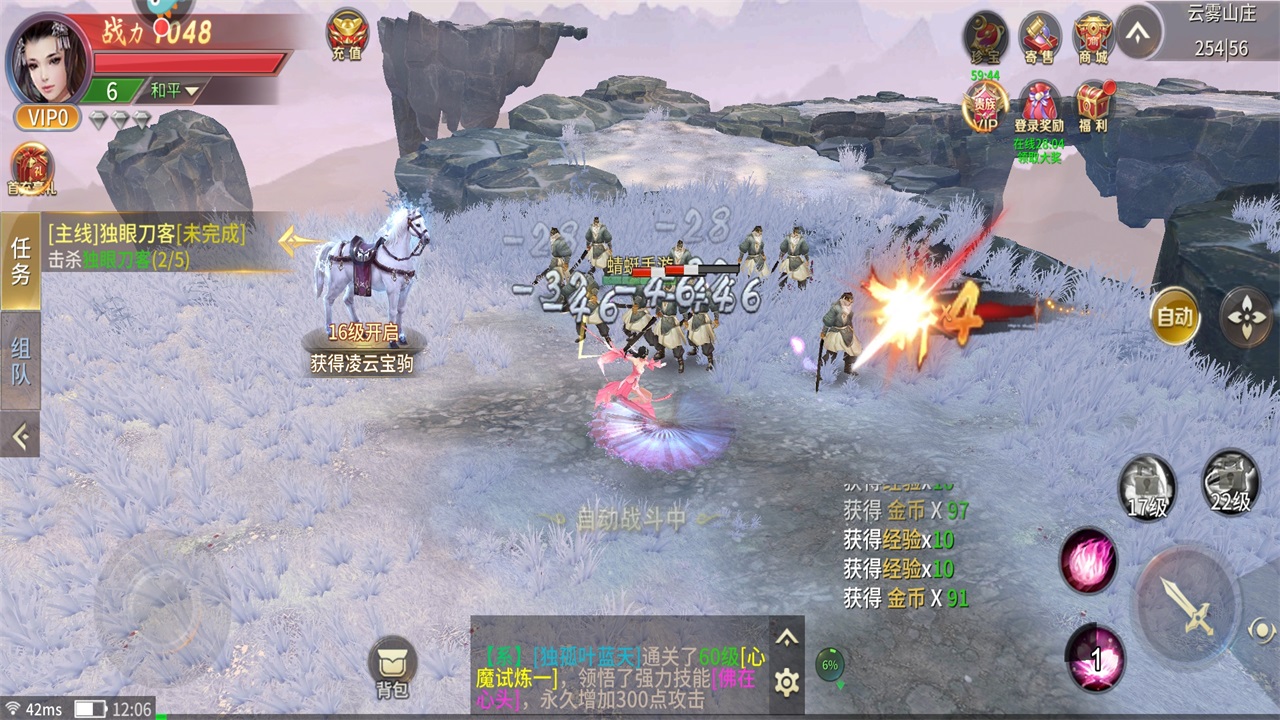Open the 和平 combat mode dropdown
Image resolution: width=1280 pixels, height=720 pixels.
(x=175, y=91)
